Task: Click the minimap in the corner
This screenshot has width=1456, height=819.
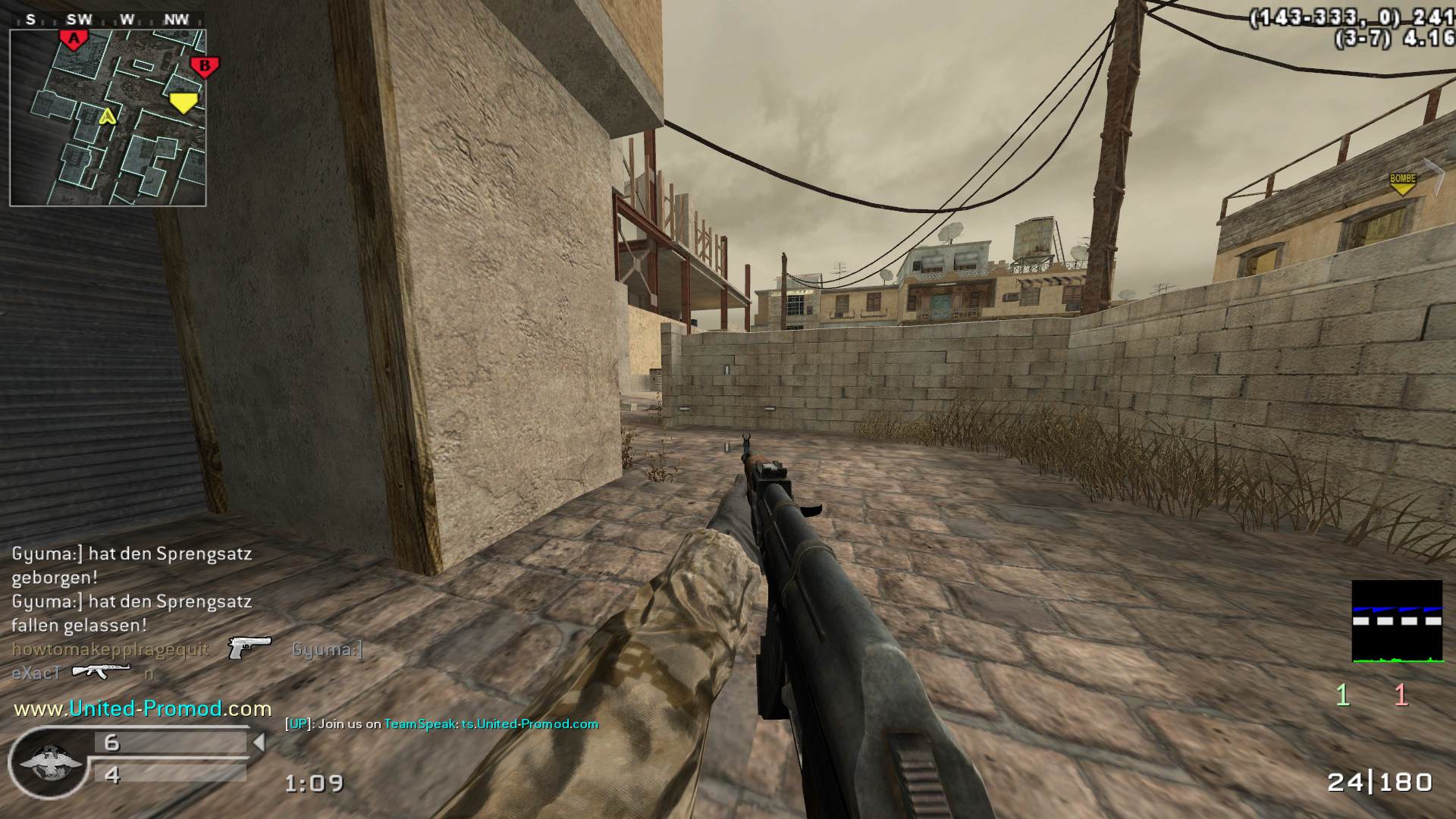Action: point(108,118)
